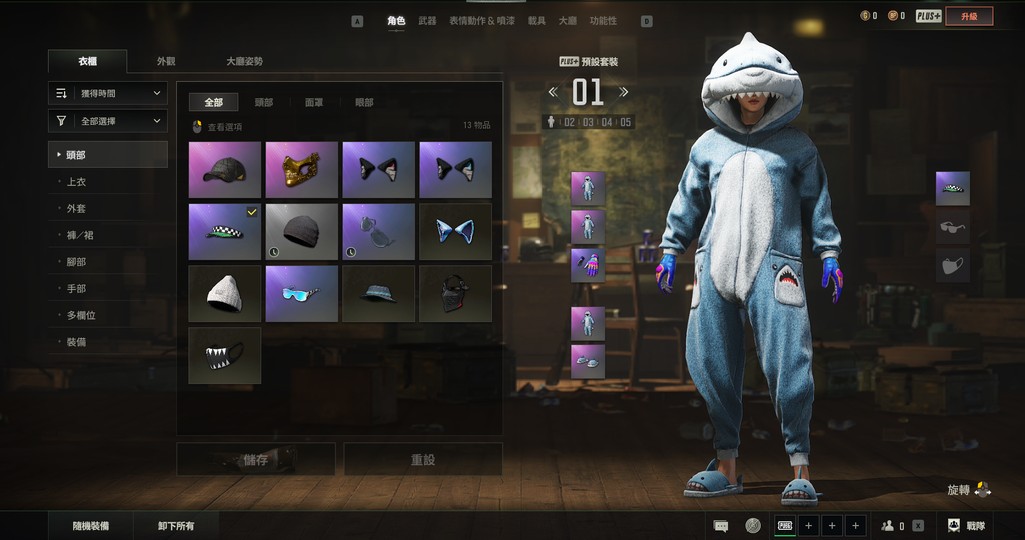Show the 面罩 item filter tab
Image resolution: width=1025 pixels, height=540 pixels.
point(314,102)
